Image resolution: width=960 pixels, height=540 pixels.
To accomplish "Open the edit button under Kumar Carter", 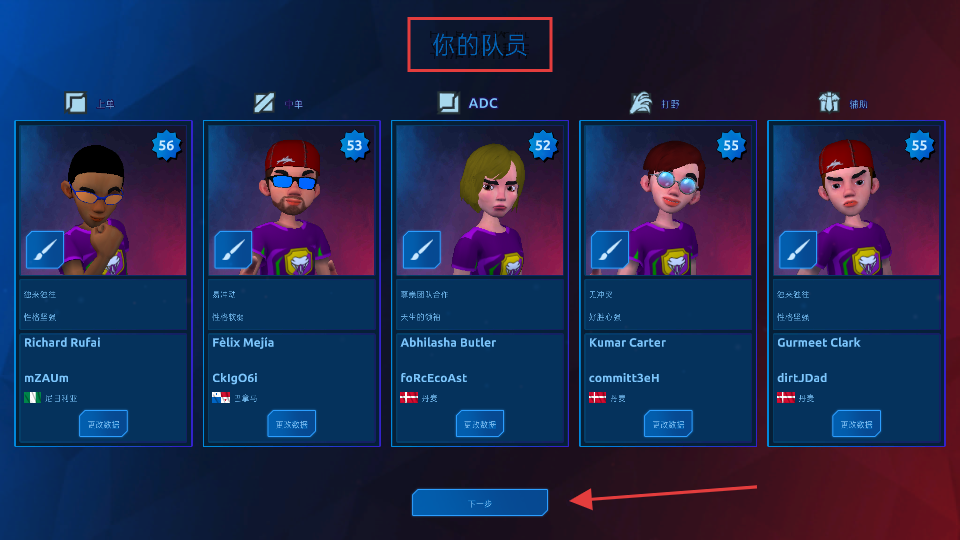I will [x=668, y=424].
